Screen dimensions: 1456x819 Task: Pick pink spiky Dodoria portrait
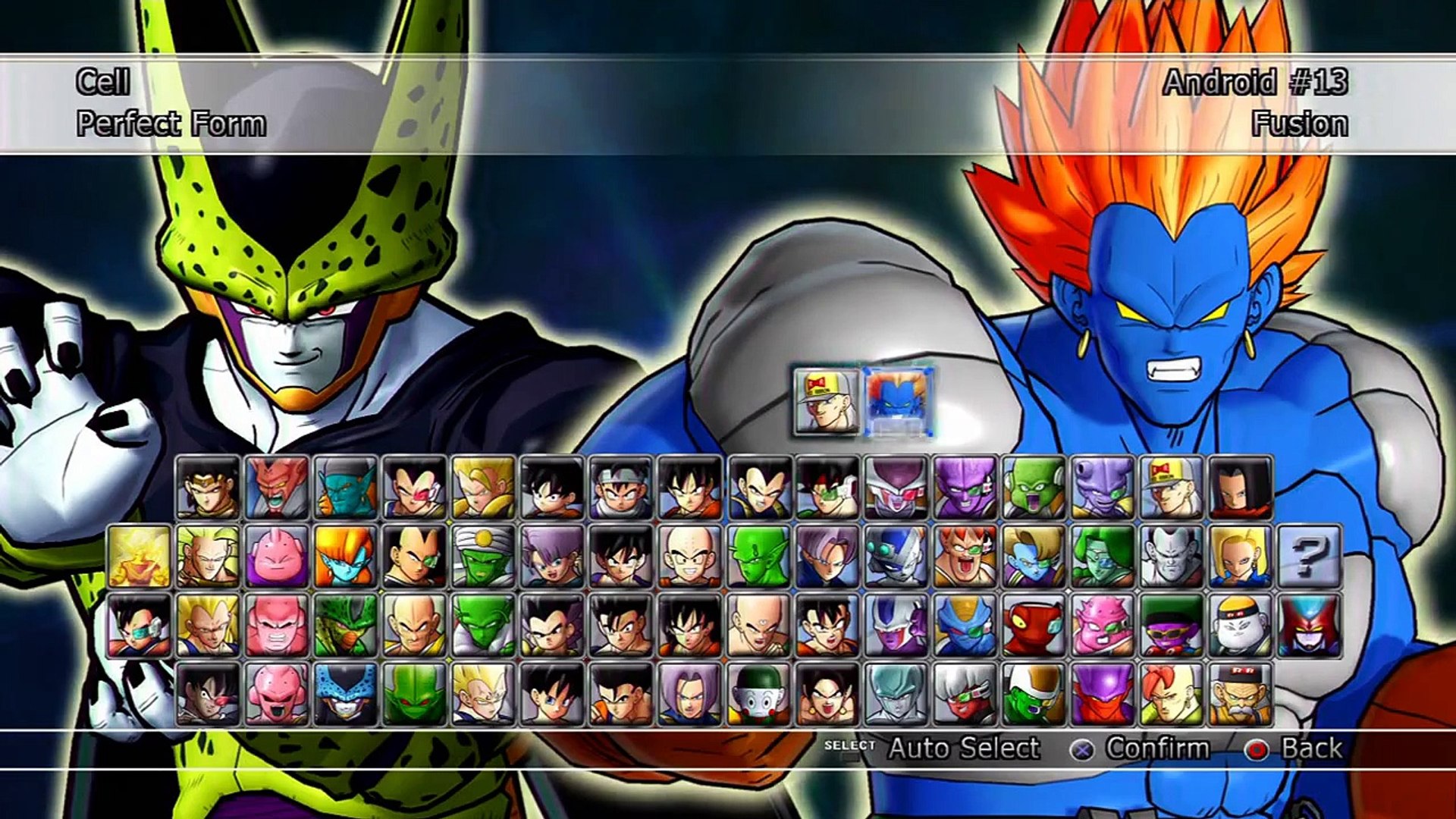[1103, 626]
